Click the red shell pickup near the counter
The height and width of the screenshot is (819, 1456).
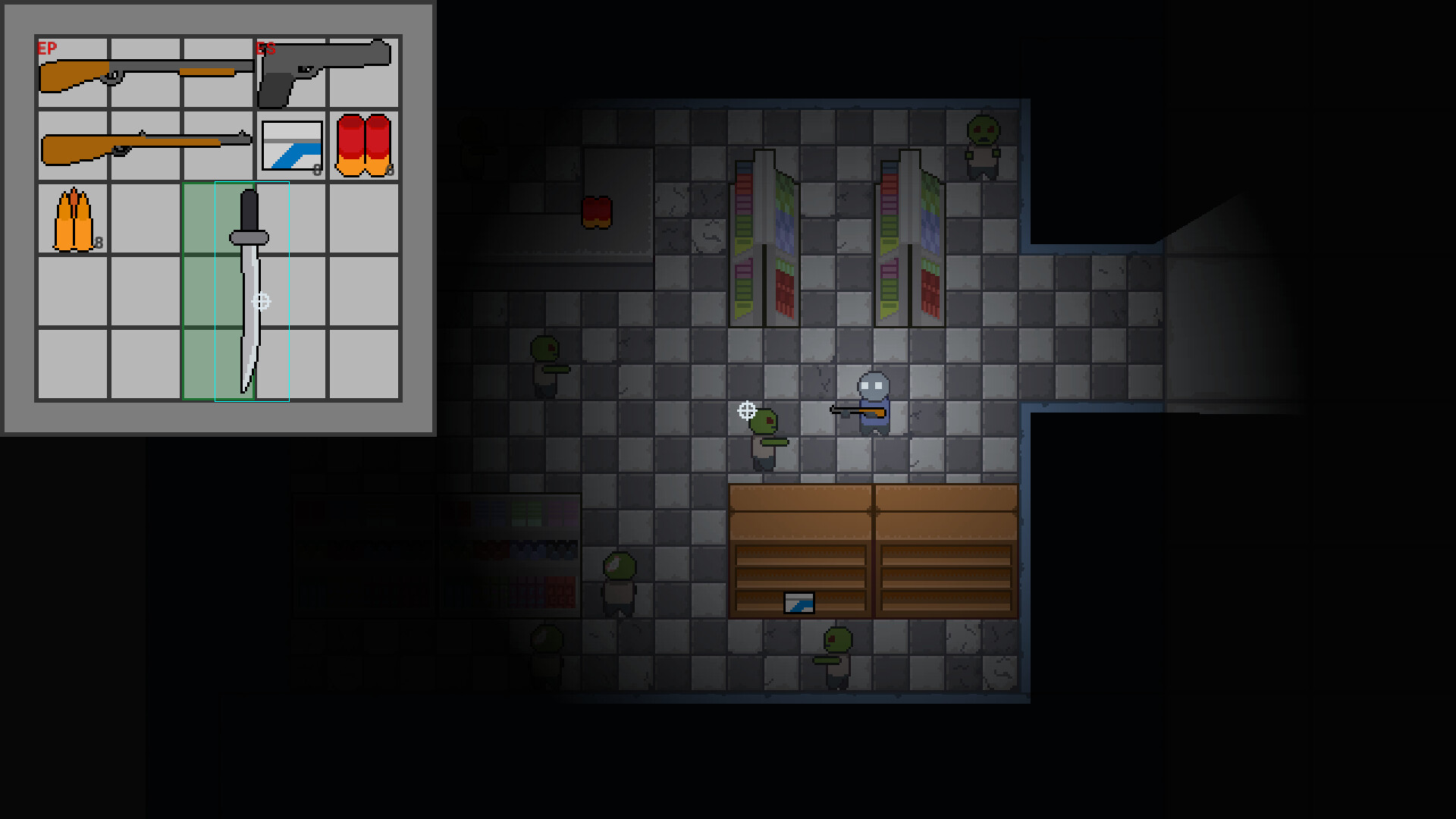[x=598, y=212]
